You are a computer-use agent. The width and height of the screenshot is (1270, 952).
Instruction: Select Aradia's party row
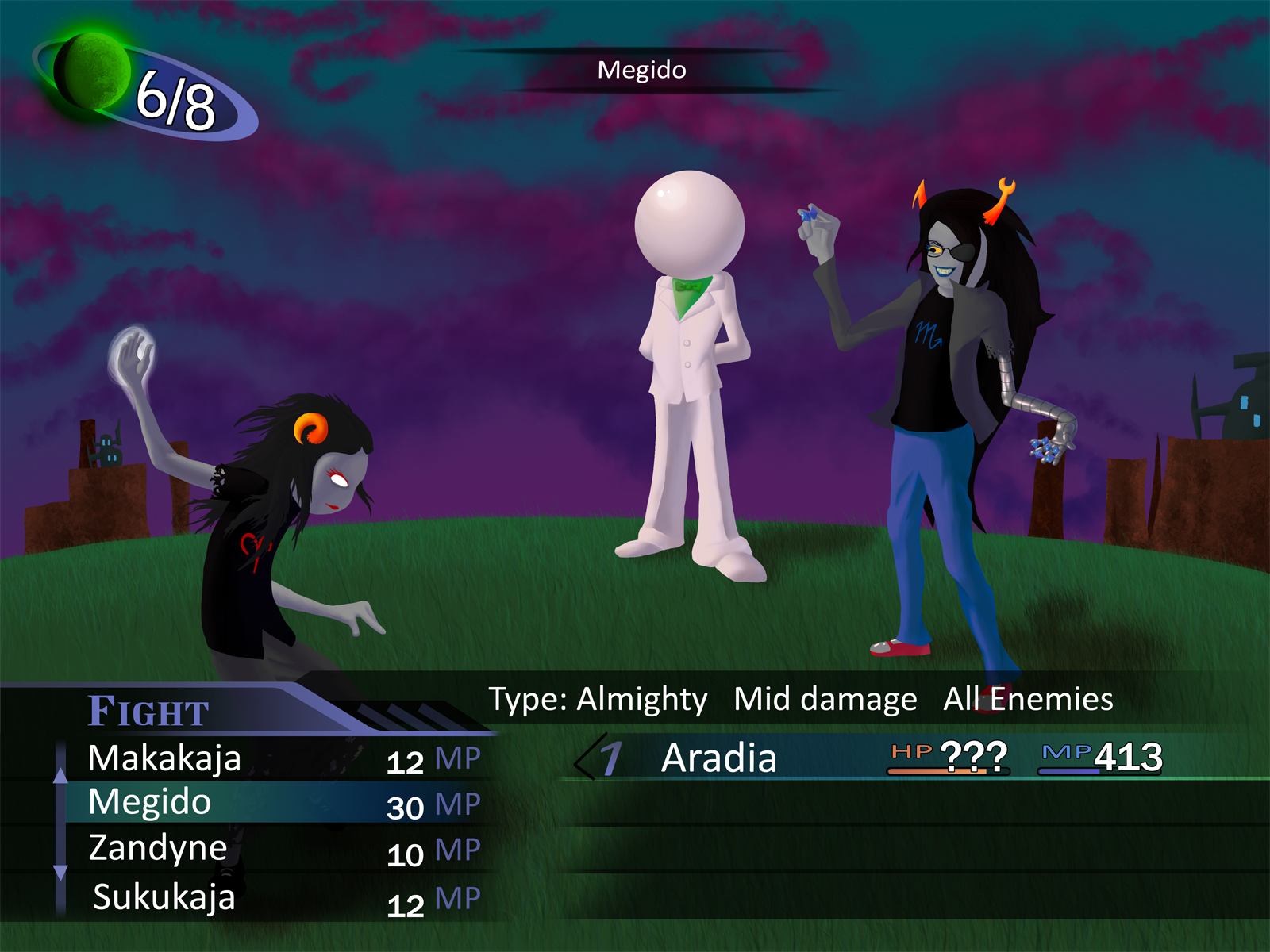719,758
